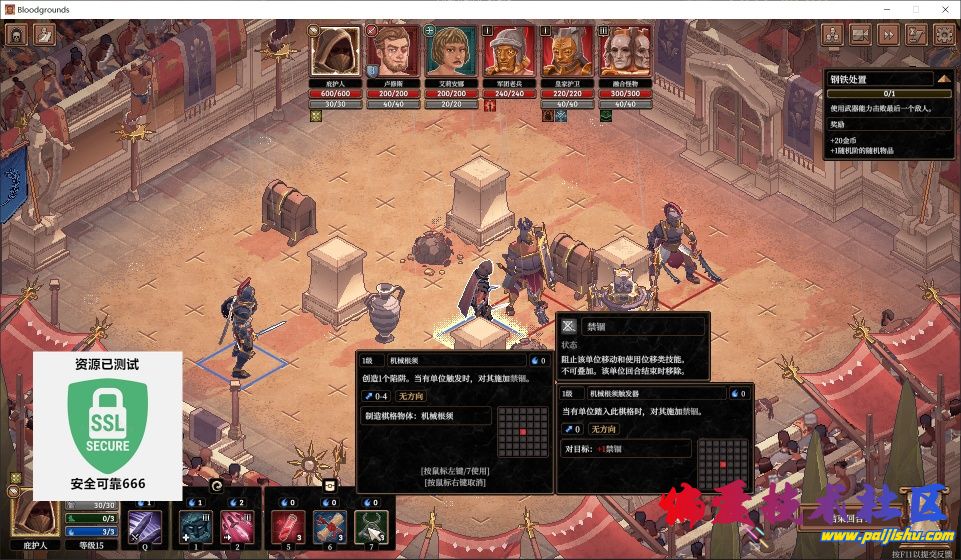
Task: Choose the 皇家护卫 enemy portrait
Action: [567, 53]
